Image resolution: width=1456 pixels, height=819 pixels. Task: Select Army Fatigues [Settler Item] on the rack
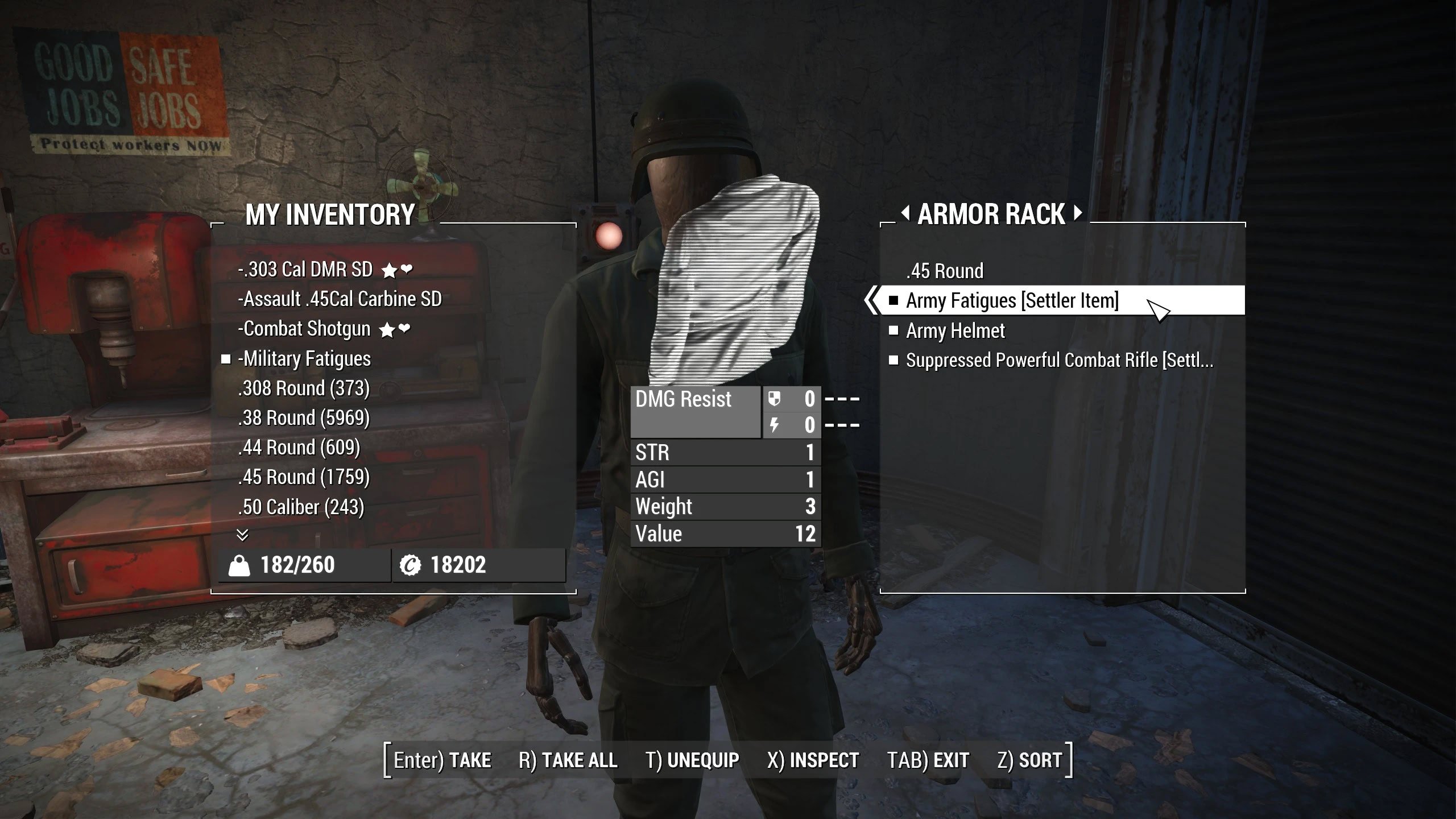point(1012,301)
